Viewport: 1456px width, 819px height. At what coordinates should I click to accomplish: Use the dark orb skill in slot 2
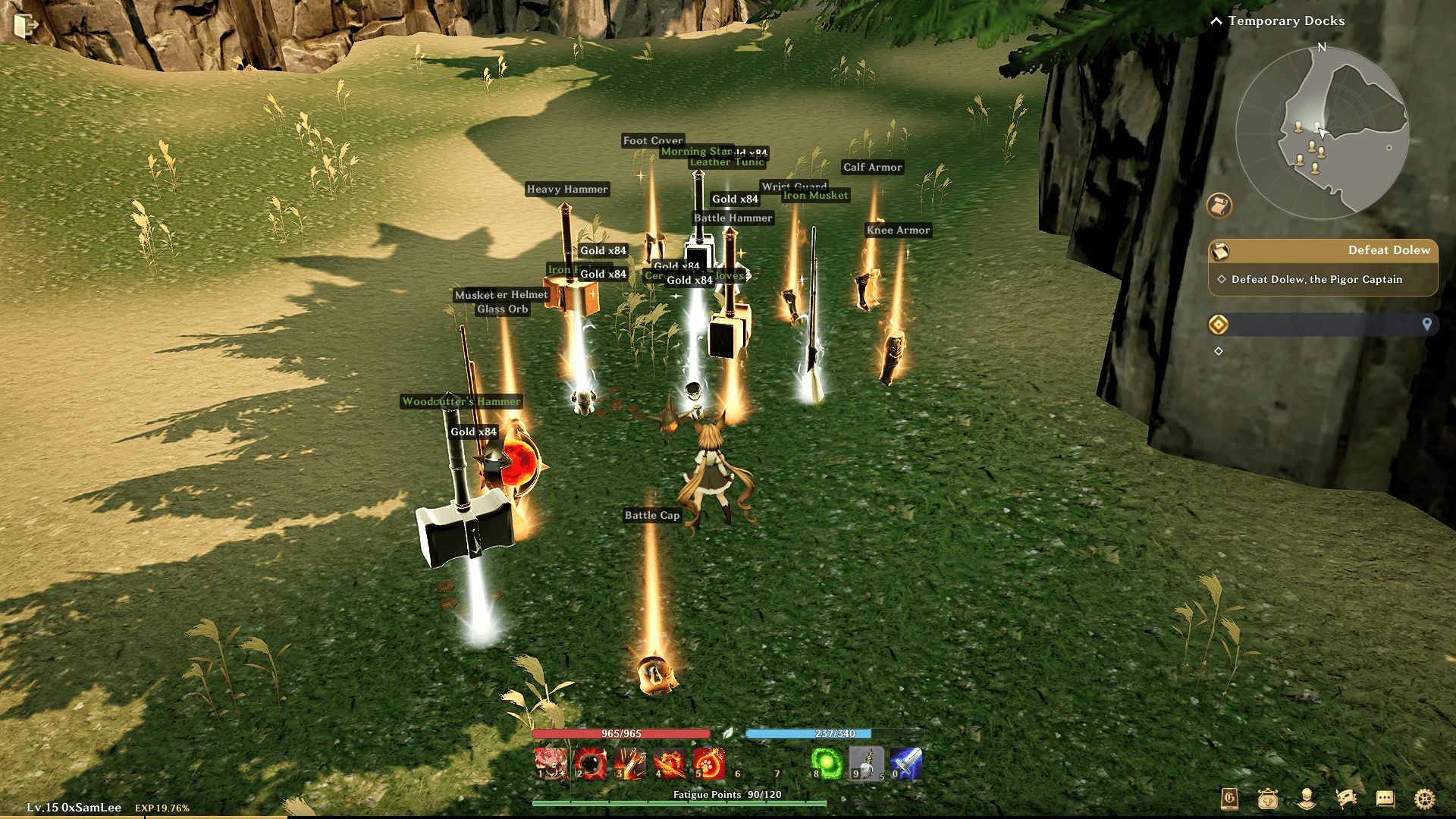pyautogui.click(x=589, y=764)
